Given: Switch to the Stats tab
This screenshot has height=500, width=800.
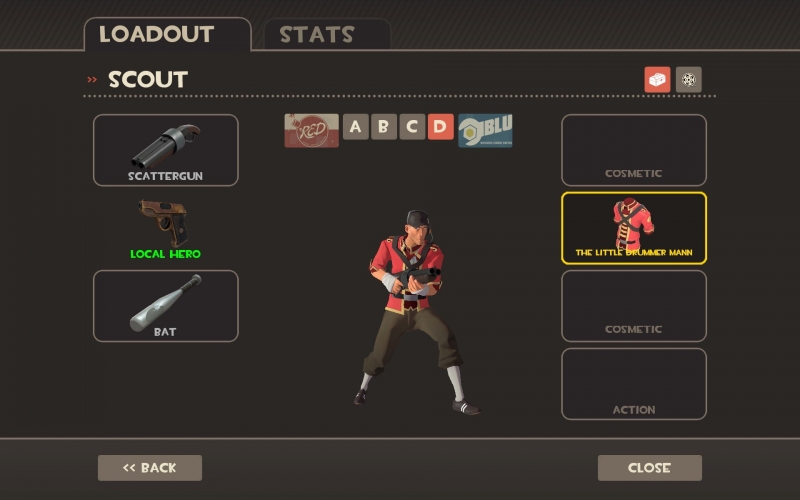Looking at the screenshot, I should coord(317,34).
